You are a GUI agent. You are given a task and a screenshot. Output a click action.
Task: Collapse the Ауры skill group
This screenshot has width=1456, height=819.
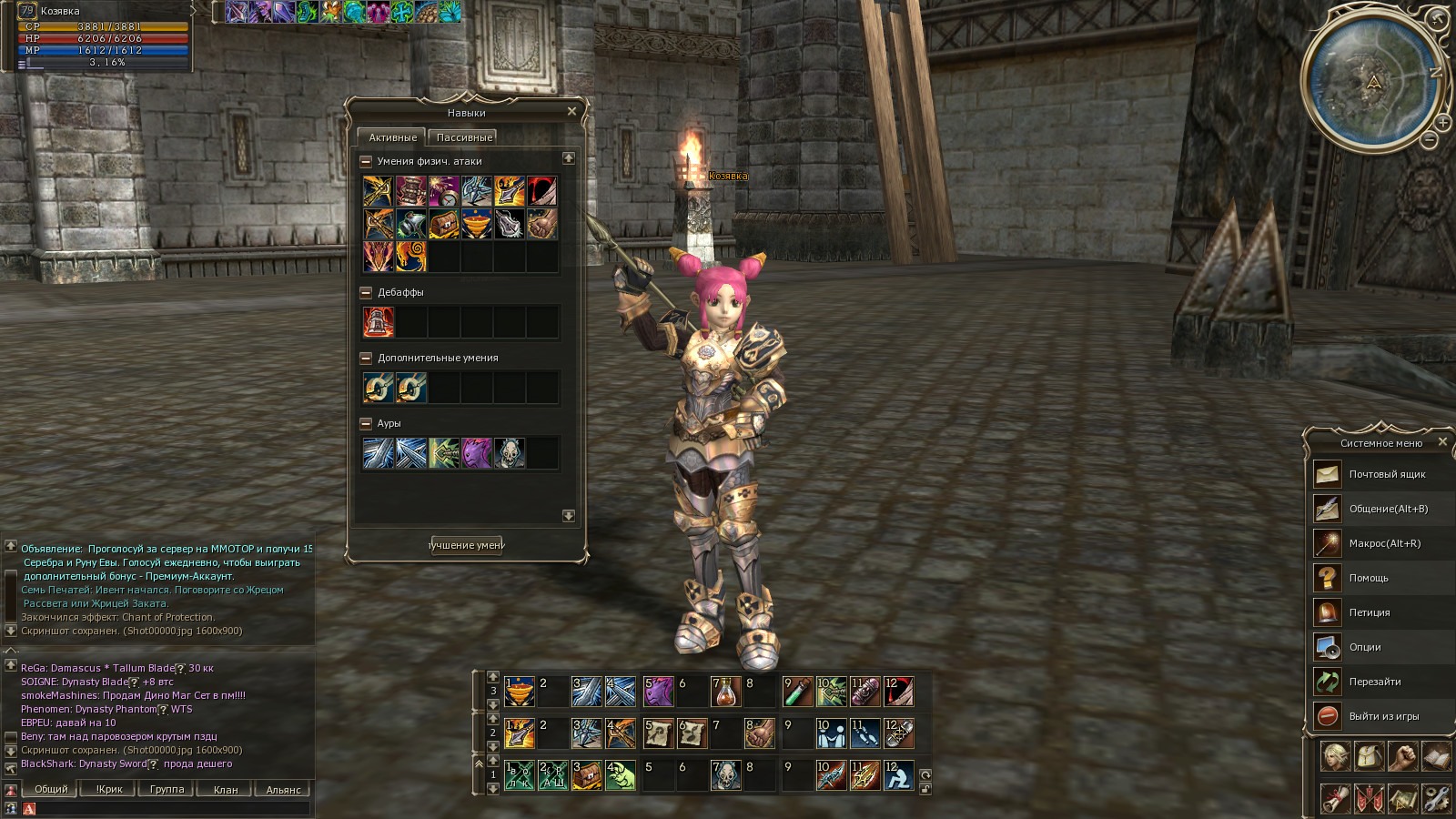pyautogui.click(x=366, y=423)
